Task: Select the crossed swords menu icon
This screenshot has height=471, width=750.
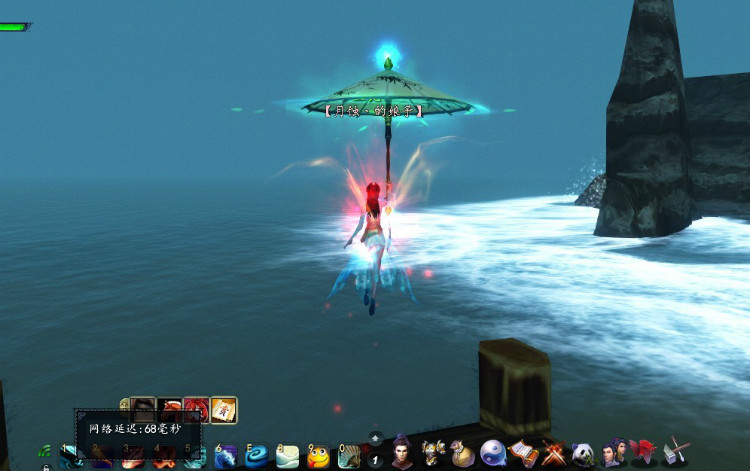Action: (x=553, y=454)
